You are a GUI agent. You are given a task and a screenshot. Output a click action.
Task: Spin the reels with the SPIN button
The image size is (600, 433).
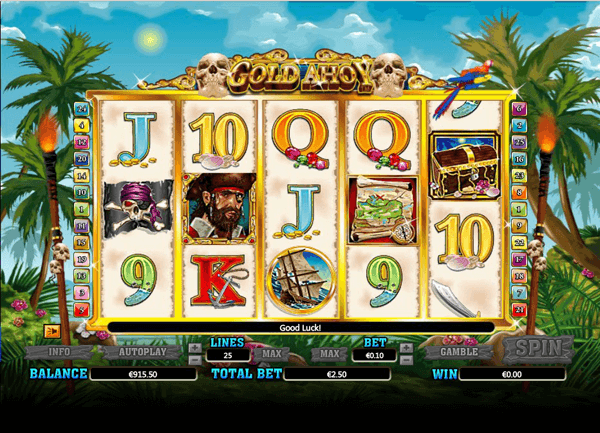537,350
